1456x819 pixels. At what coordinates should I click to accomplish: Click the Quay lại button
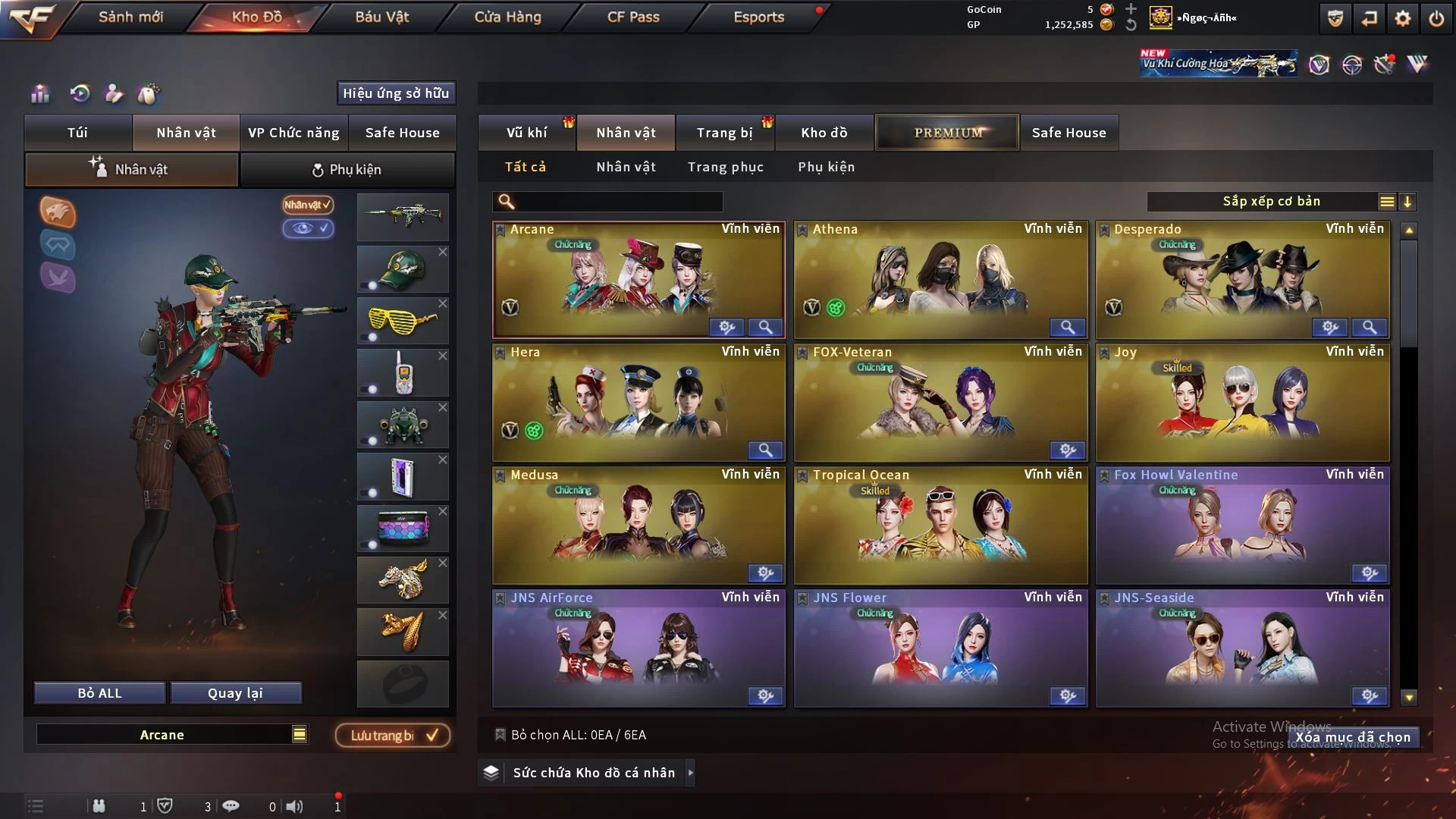pyautogui.click(x=235, y=693)
